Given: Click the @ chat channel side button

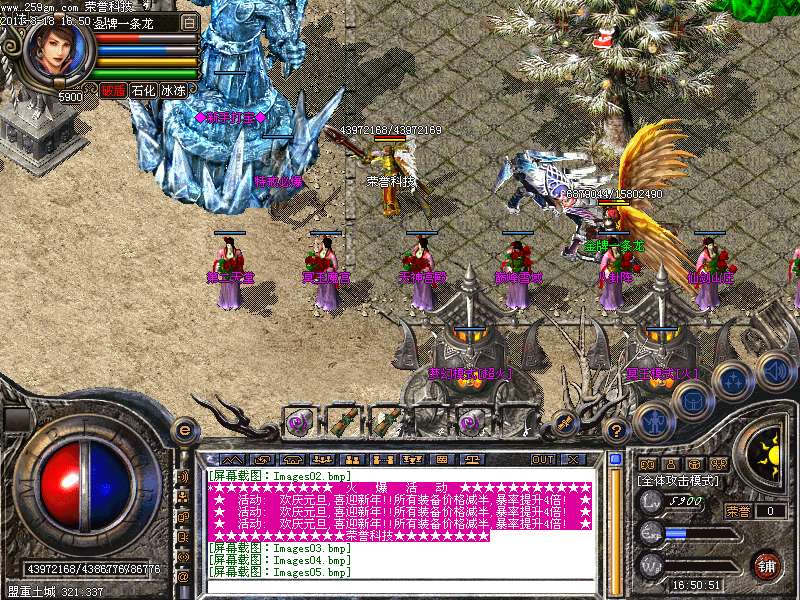Looking at the screenshot, I should (x=183, y=577).
